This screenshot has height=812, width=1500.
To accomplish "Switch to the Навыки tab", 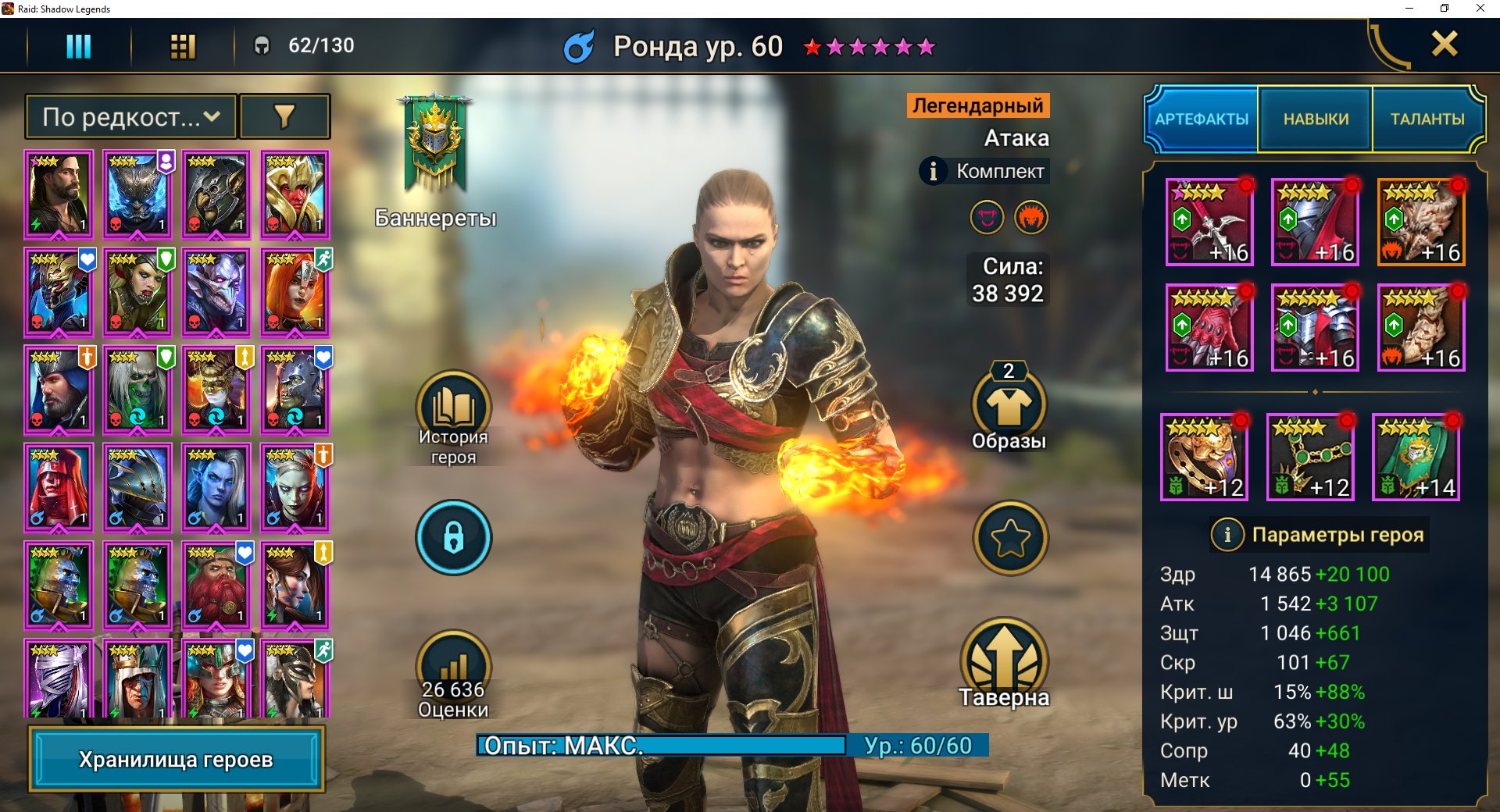I will pyautogui.click(x=1316, y=119).
